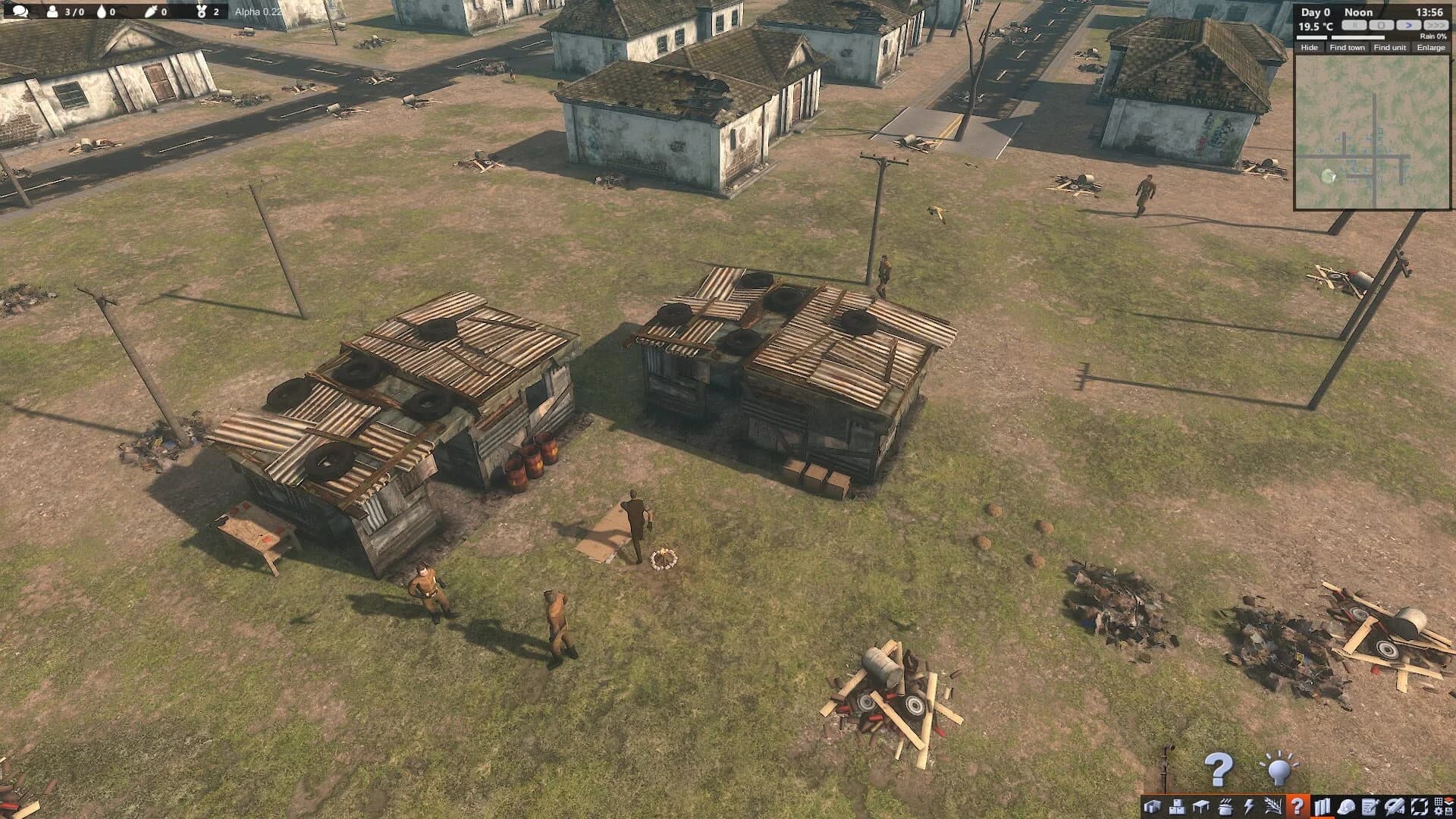Hide the time panel with Hide
This screenshot has width=1456, height=819.
pyautogui.click(x=1310, y=49)
